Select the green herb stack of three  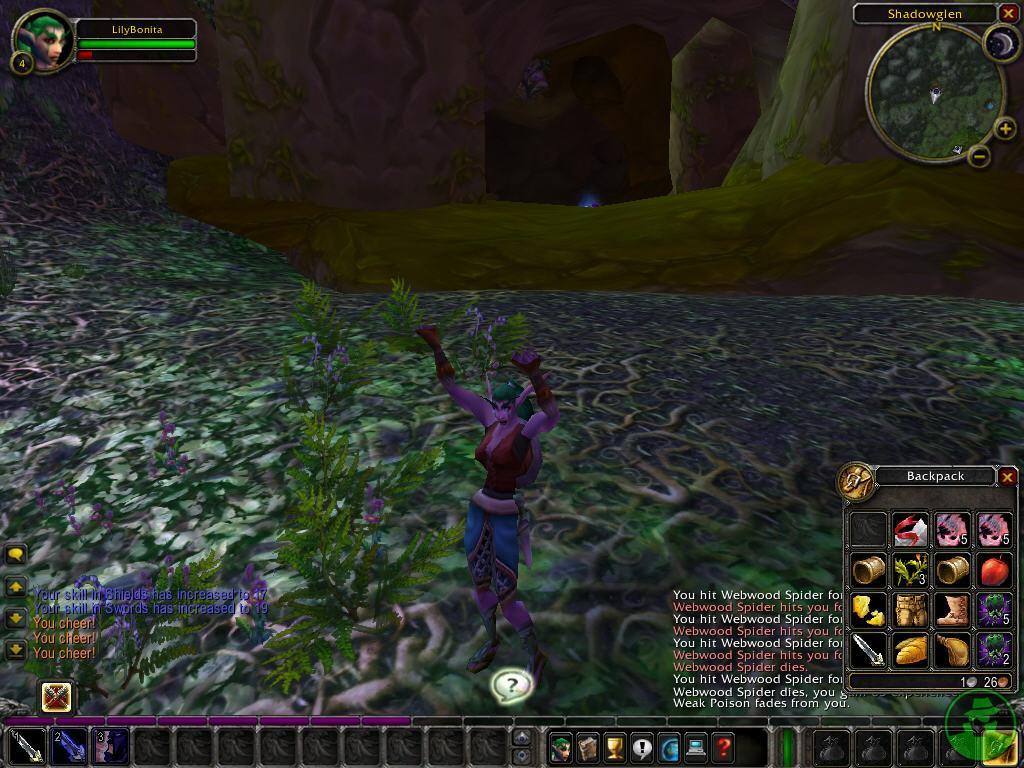[910, 570]
